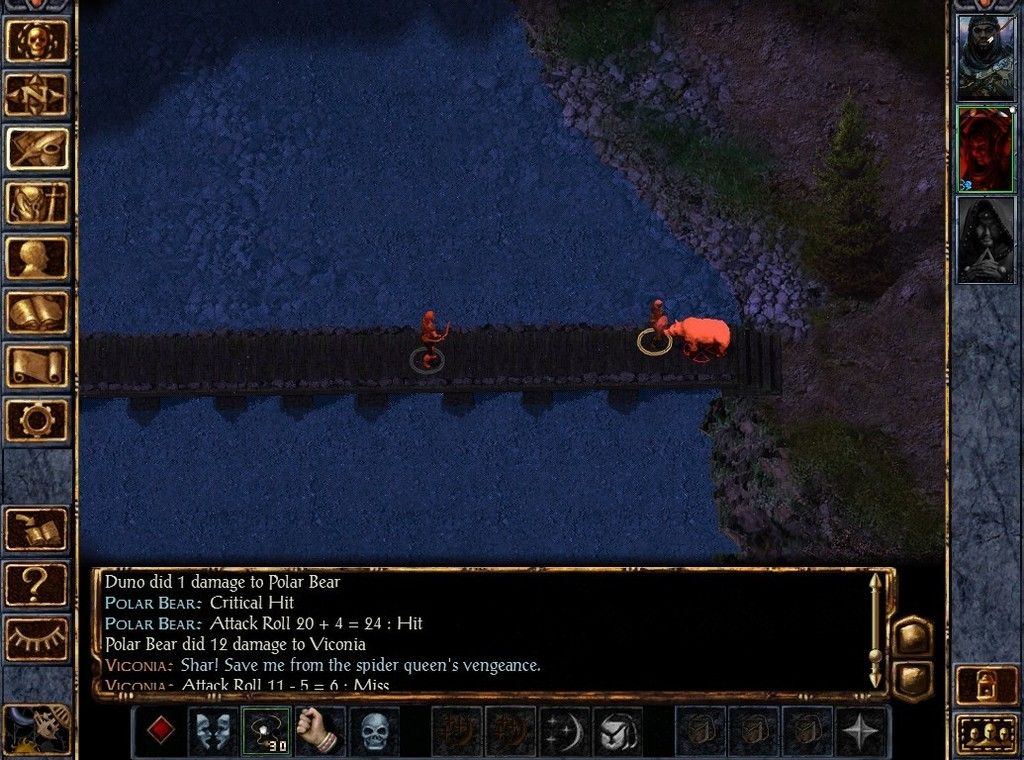This screenshot has height=760, width=1024.
Task: Click the theater masks action icon
Action: 213,732
